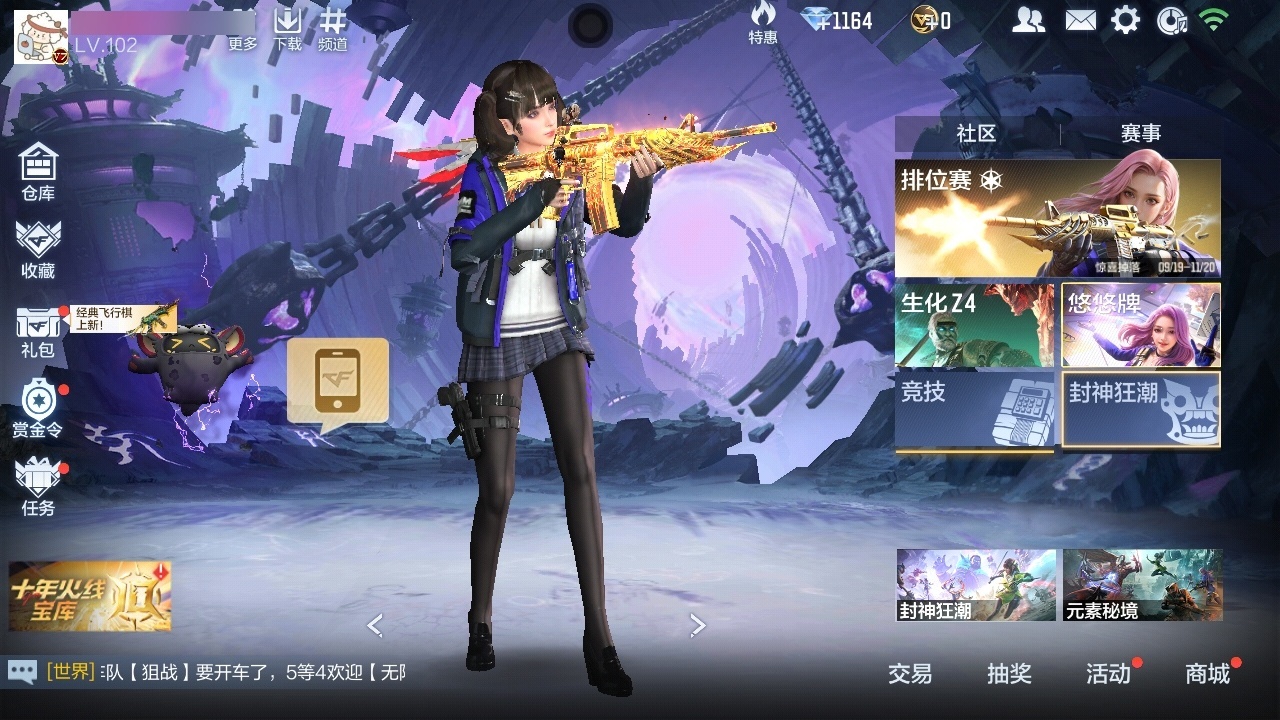Switch to the 社区 community tab
This screenshot has height=720, width=1280.
pos(976,133)
